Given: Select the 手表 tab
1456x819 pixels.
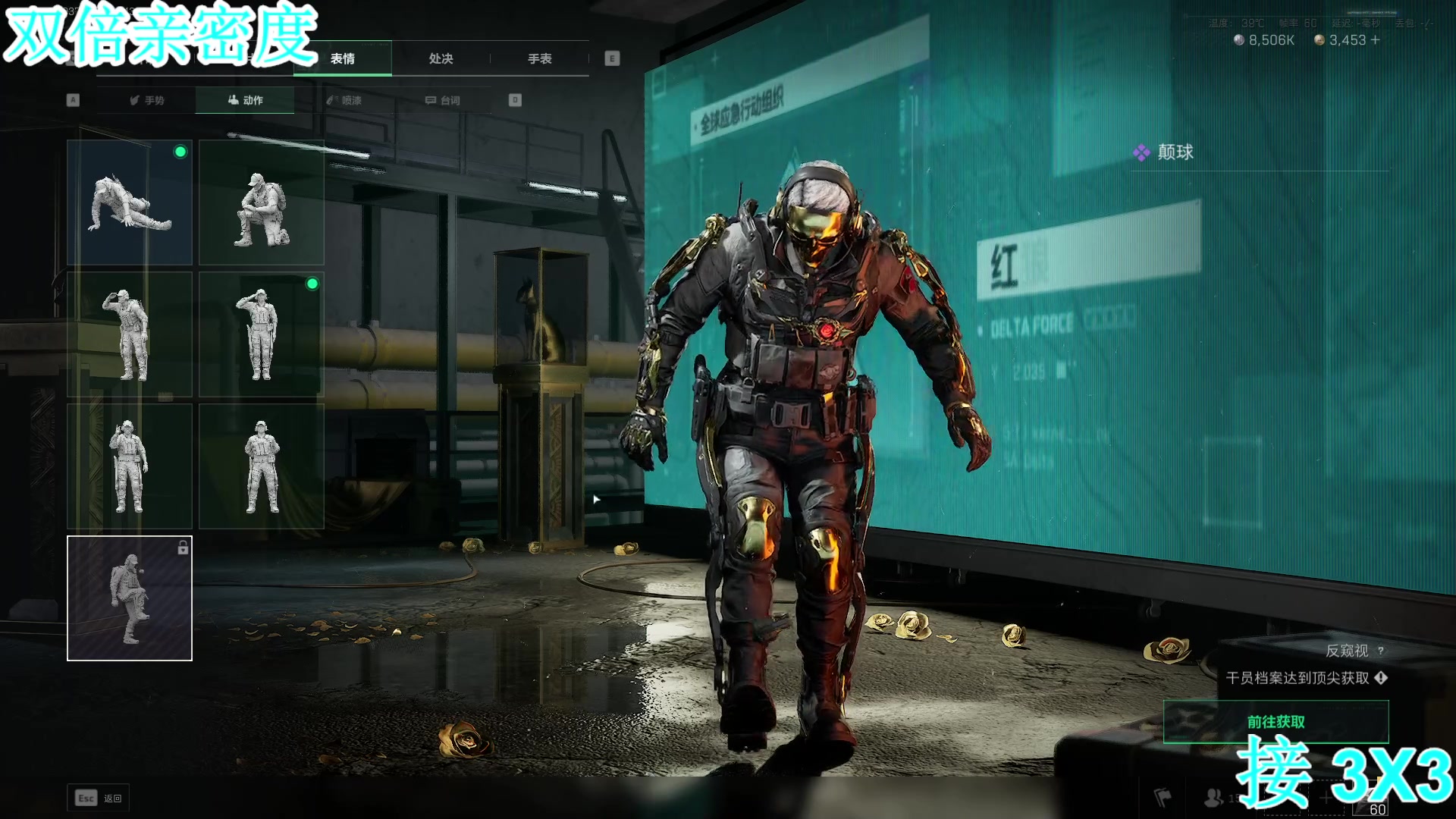Looking at the screenshot, I should (x=539, y=58).
